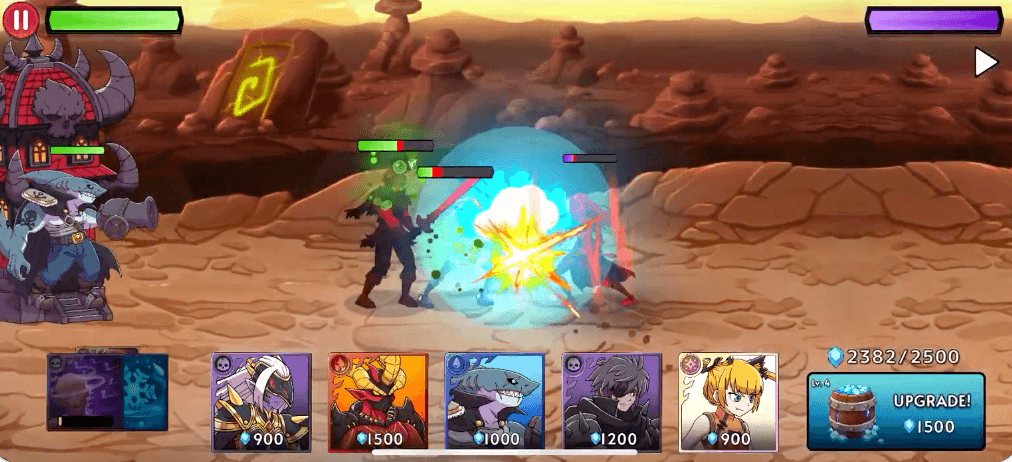Viewport: 1012px width, 462px height.
Task: Deploy the red horned demon card costing 1500
Action: (378, 401)
